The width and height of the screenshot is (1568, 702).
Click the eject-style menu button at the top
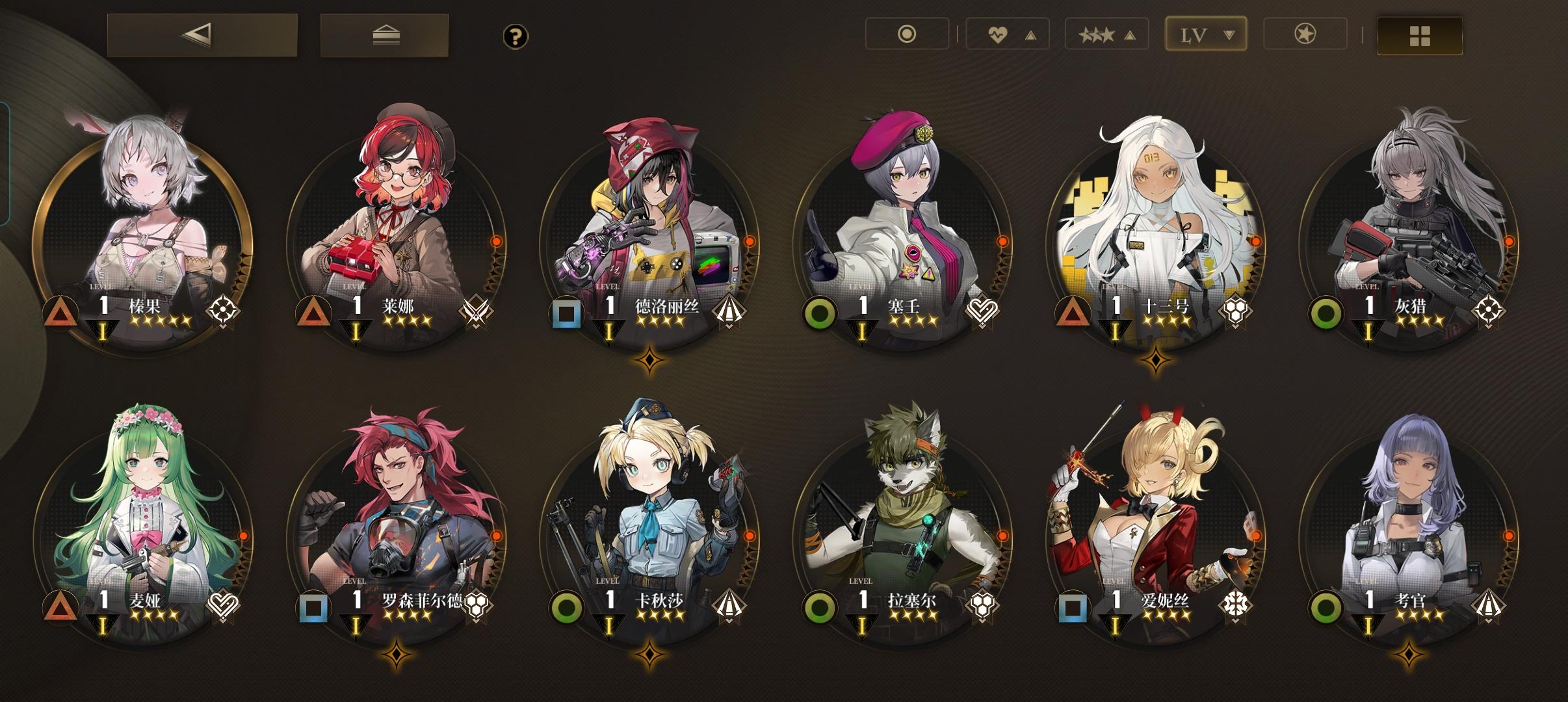tap(384, 34)
